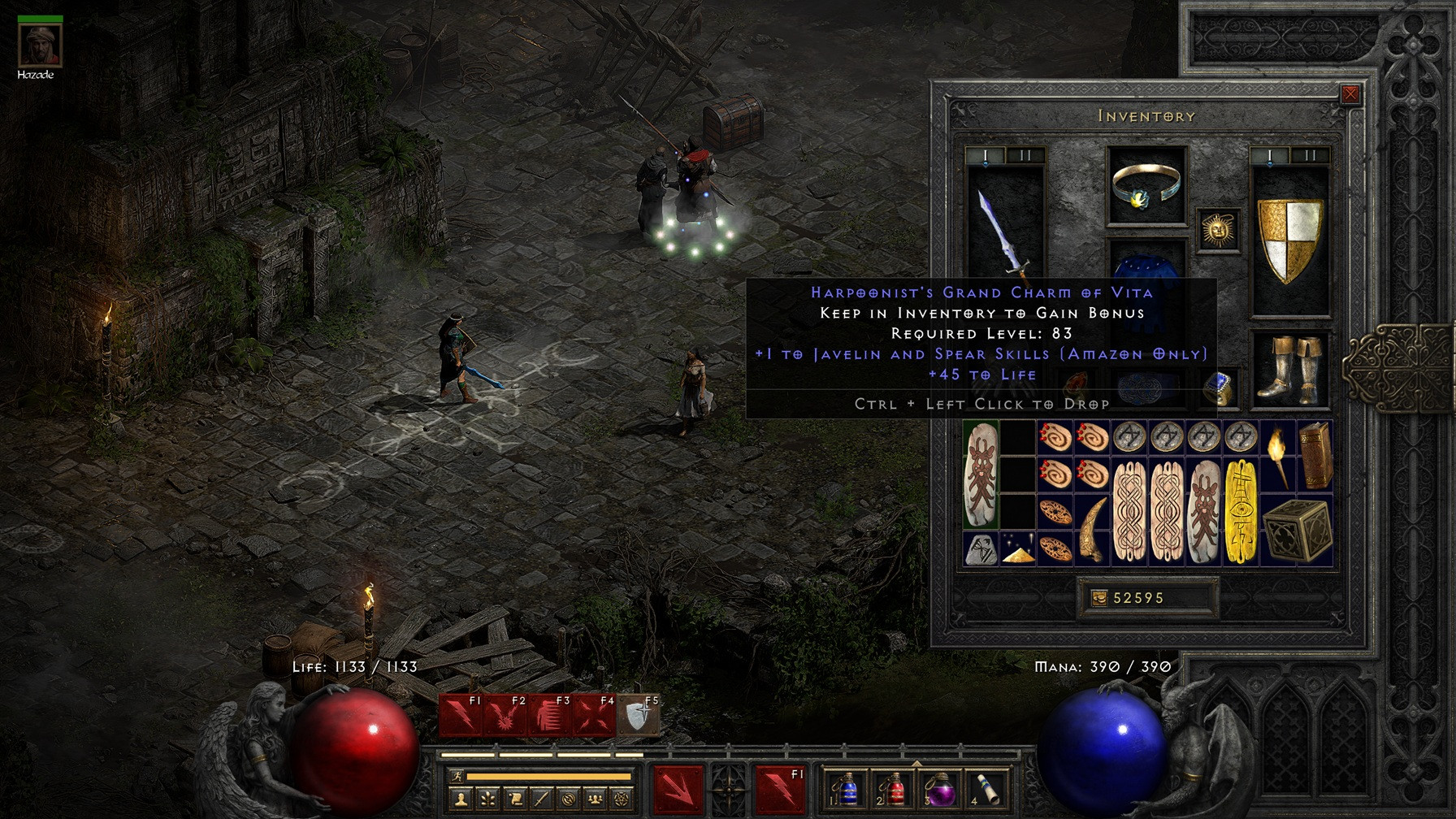Pick the golden unique grand charm
Screen dimensions: 1456x819
pyautogui.click(x=1241, y=512)
